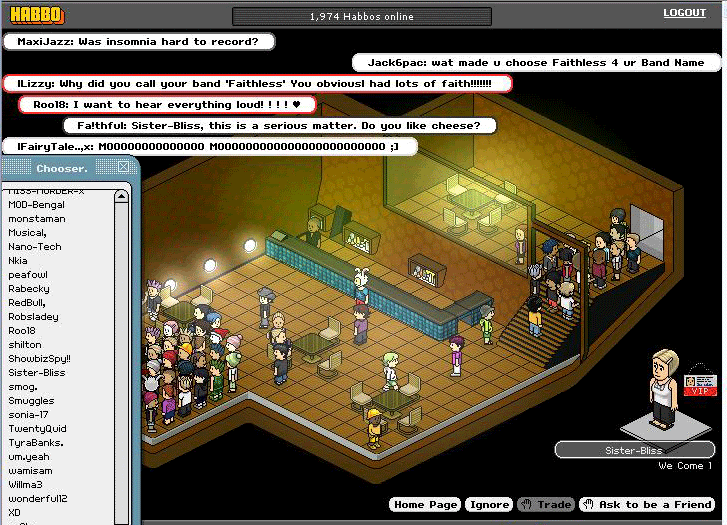This screenshot has width=727, height=525.
Task: Choose wonderful12 in the user list
Action: coord(38,499)
